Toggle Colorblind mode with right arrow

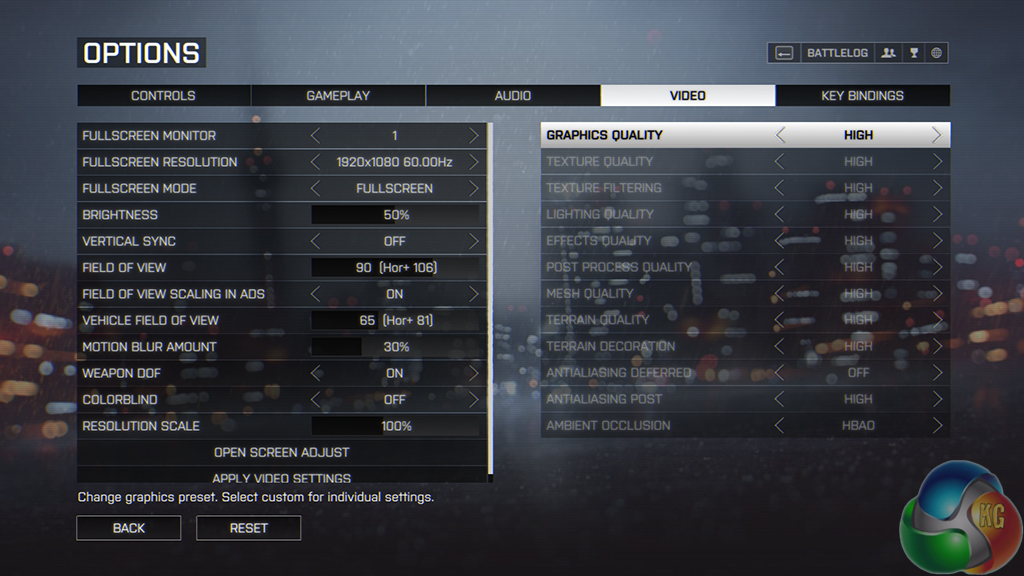[474, 399]
